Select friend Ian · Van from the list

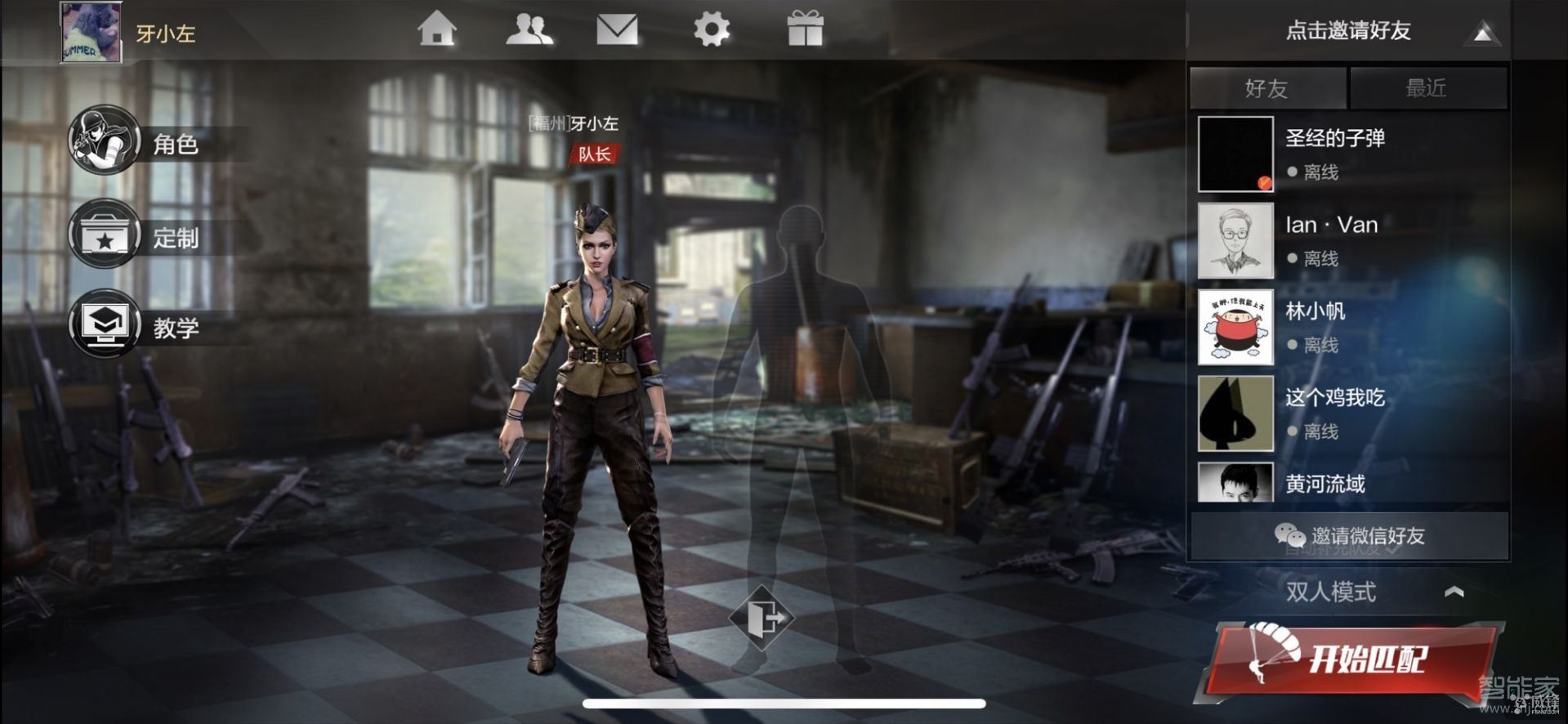1348,240
